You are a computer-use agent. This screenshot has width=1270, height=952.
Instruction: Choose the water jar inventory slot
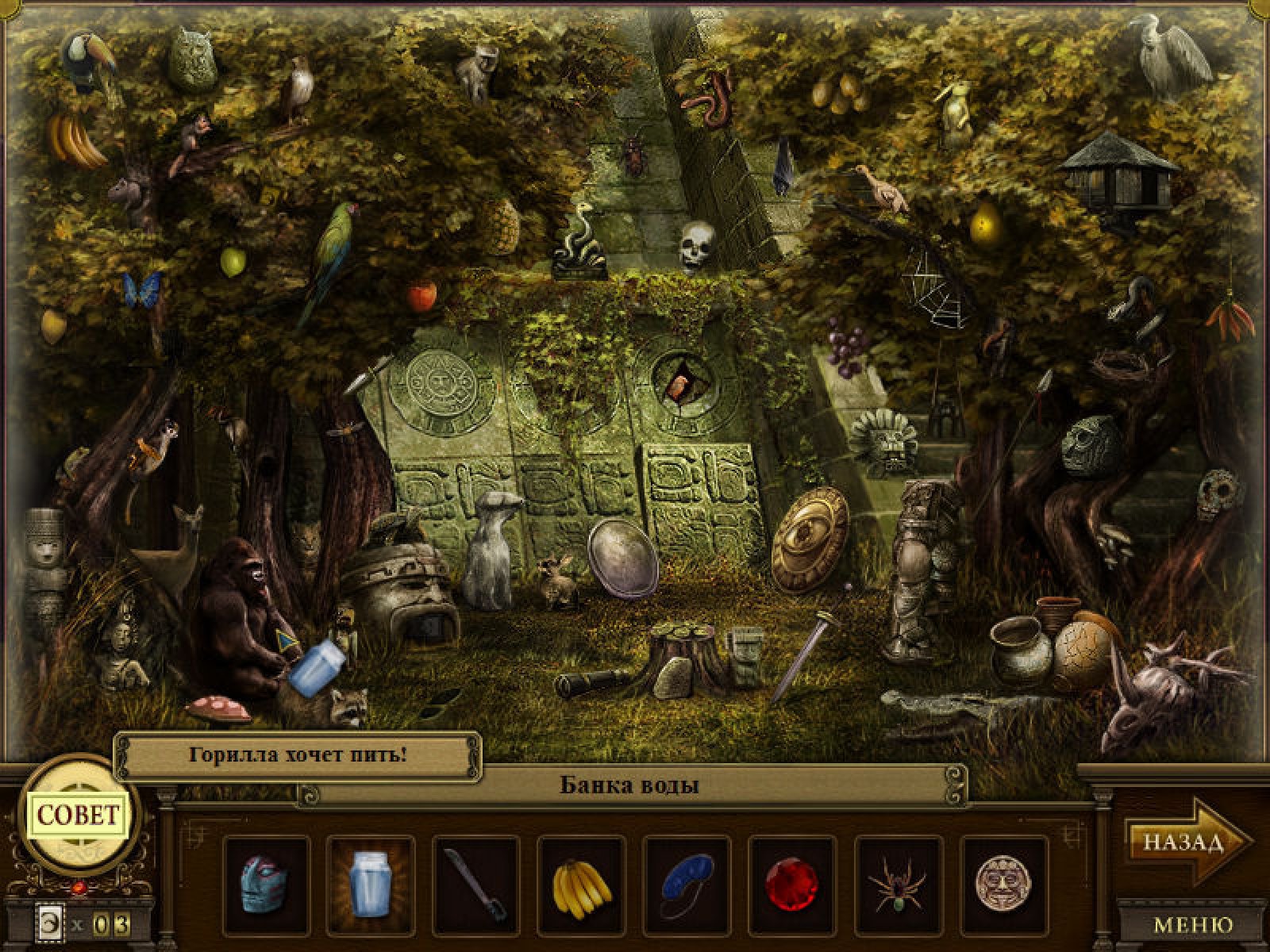click(x=371, y=885)
